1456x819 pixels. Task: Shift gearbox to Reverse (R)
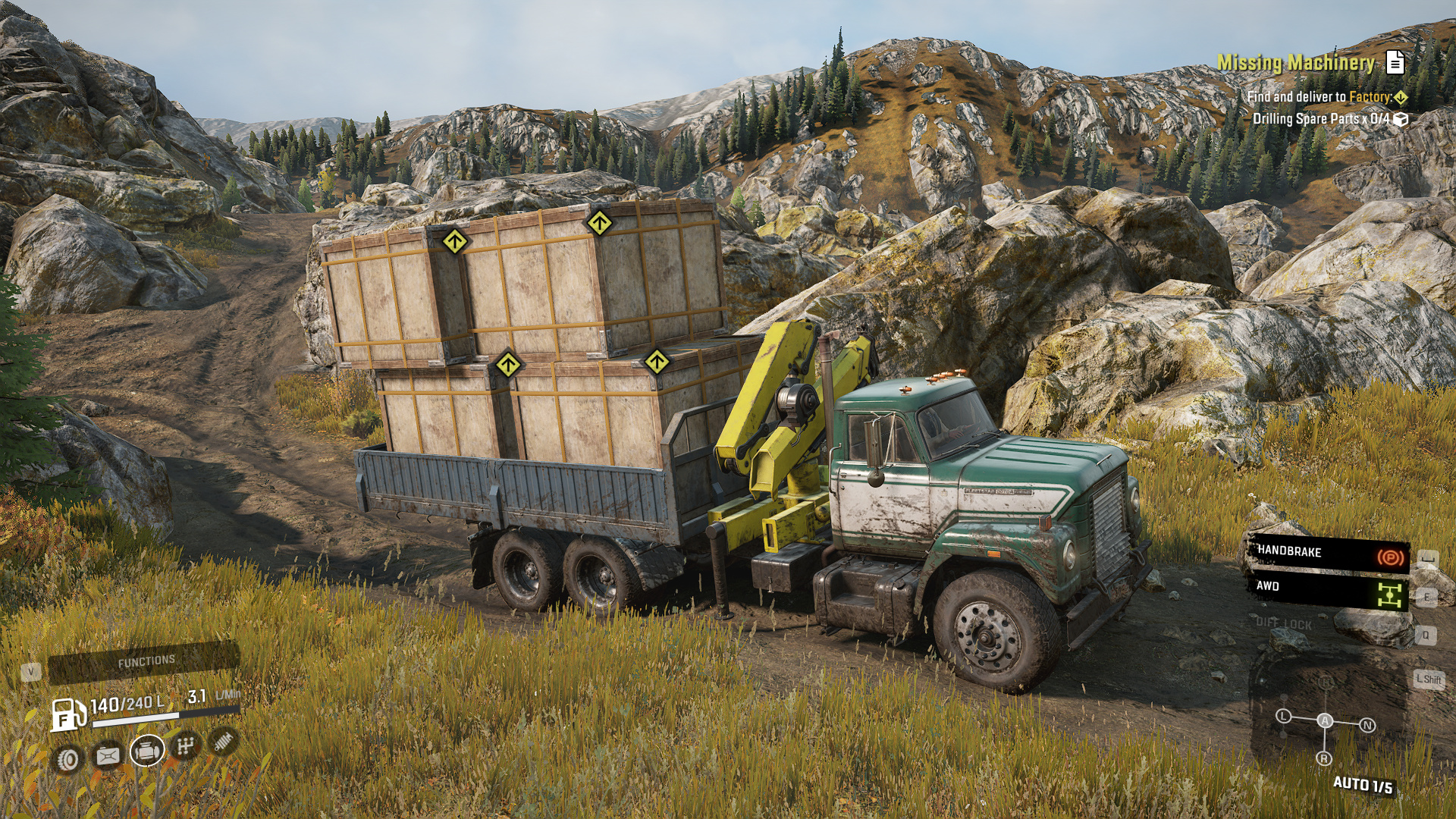1324,758
